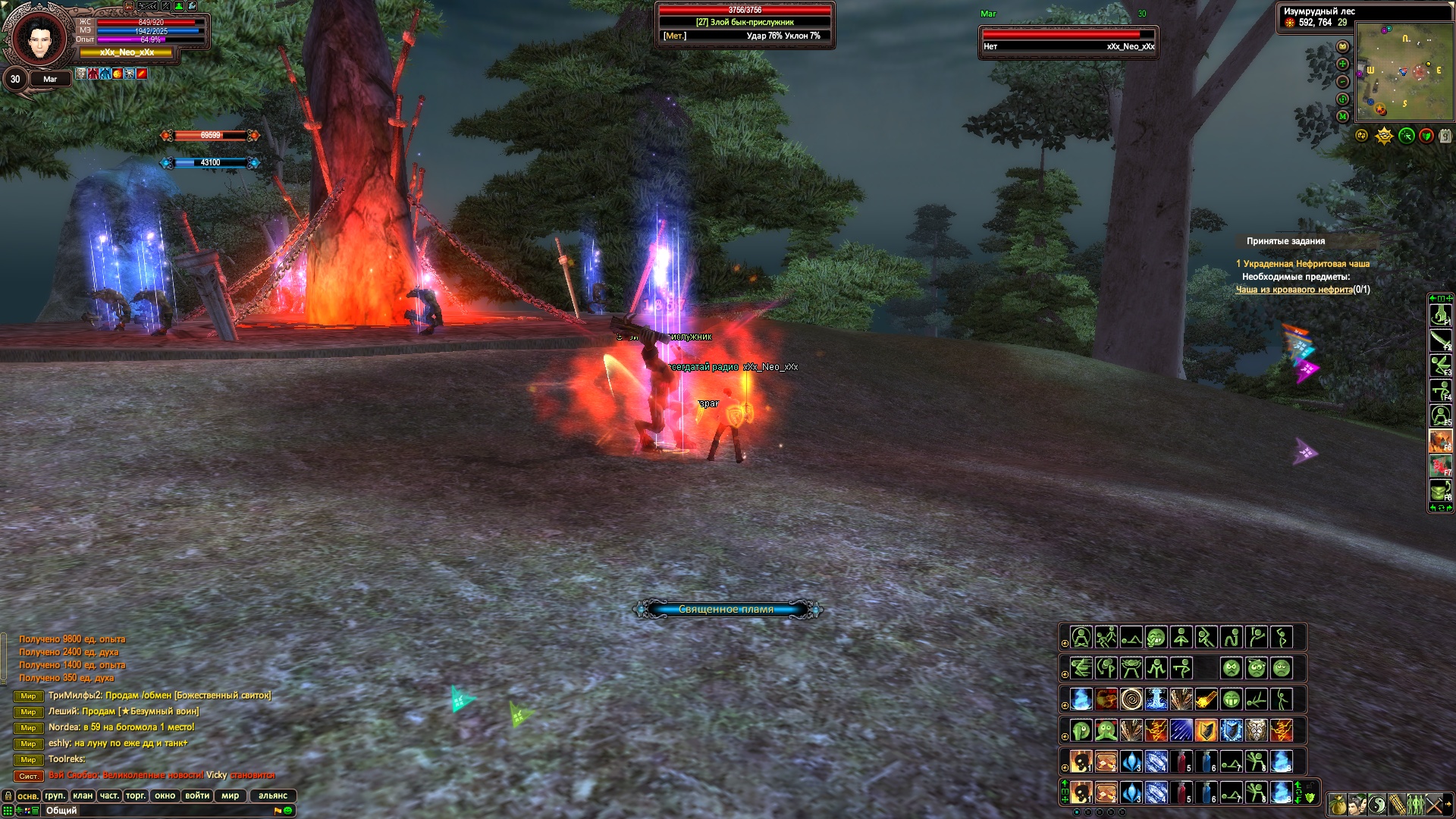Open the crossed hammer and pick menu
This screenshot has width=1456, height=819.
tap(1433, 804)
